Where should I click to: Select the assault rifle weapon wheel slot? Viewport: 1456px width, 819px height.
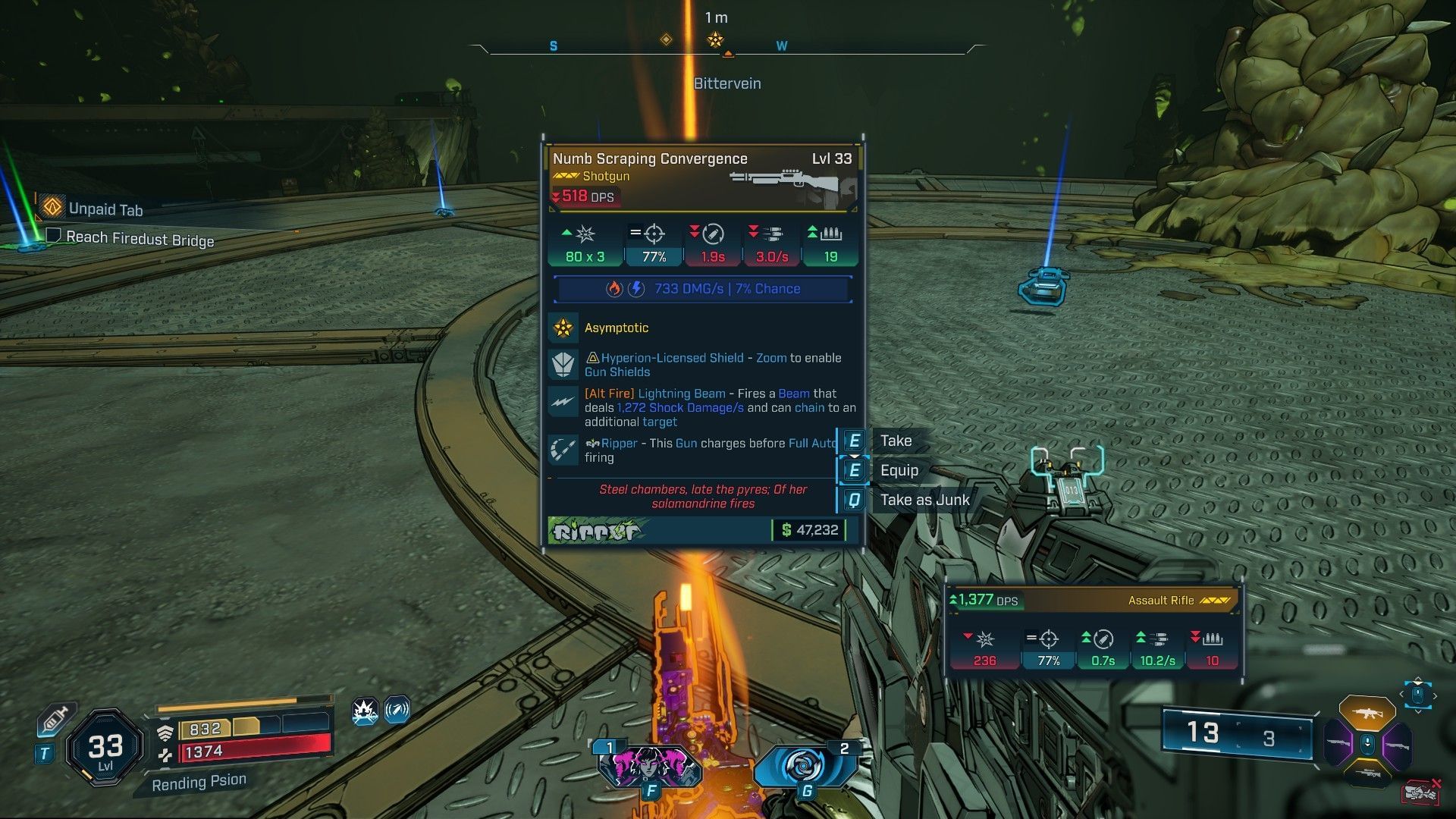1367,712
